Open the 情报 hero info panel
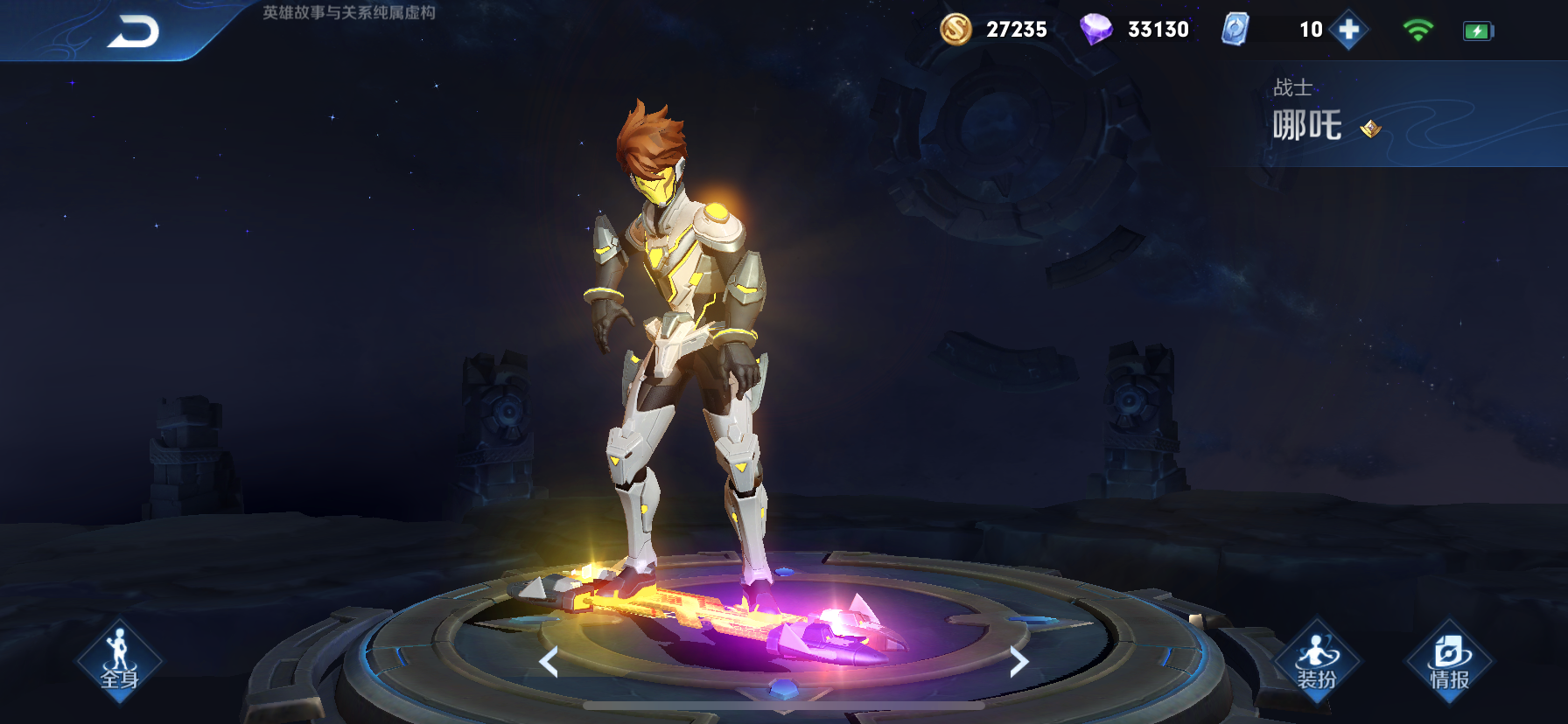This screenshot has width=1568, height=724. (1449, 661)
